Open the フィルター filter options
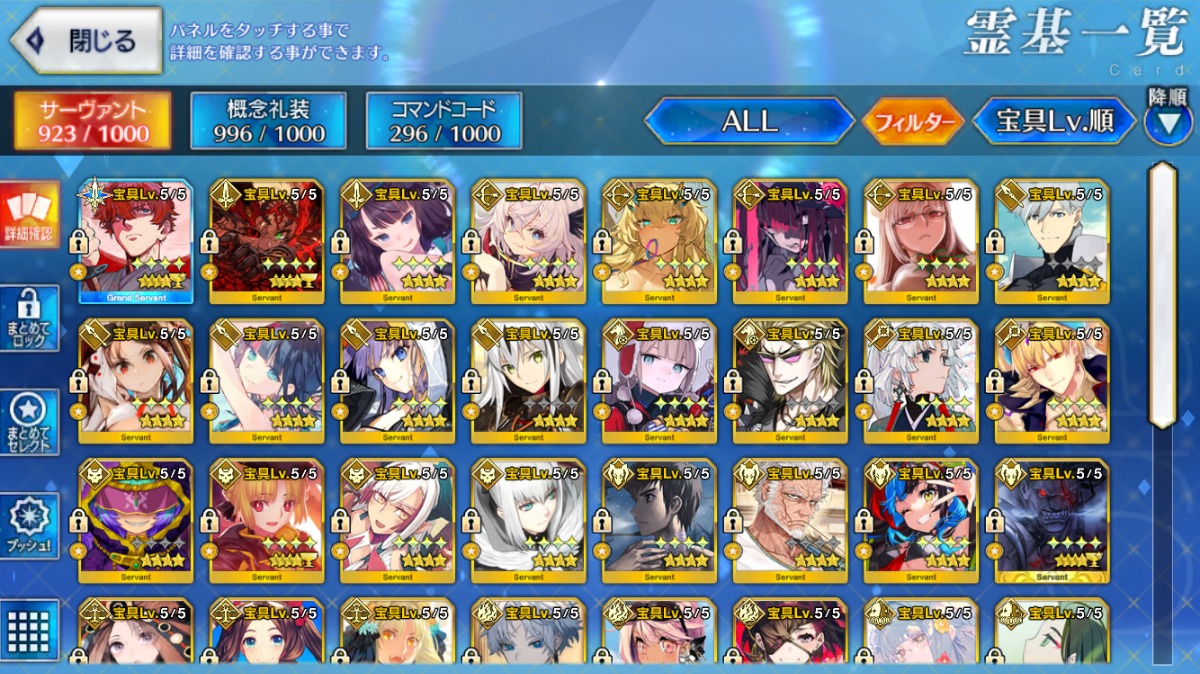This screenshot has height=674, width=1200. (x=912, y=122)
